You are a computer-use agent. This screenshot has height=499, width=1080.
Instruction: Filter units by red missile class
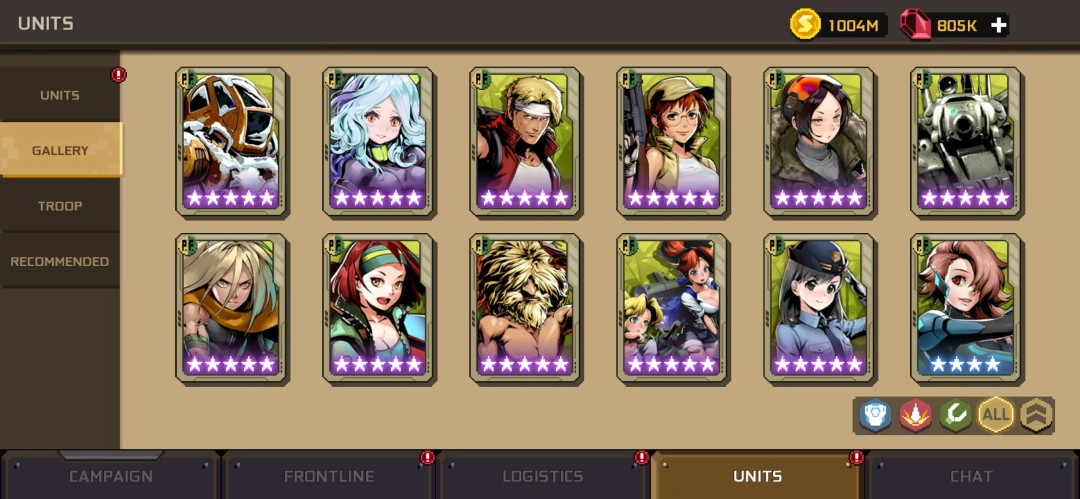tap(916, 415)
